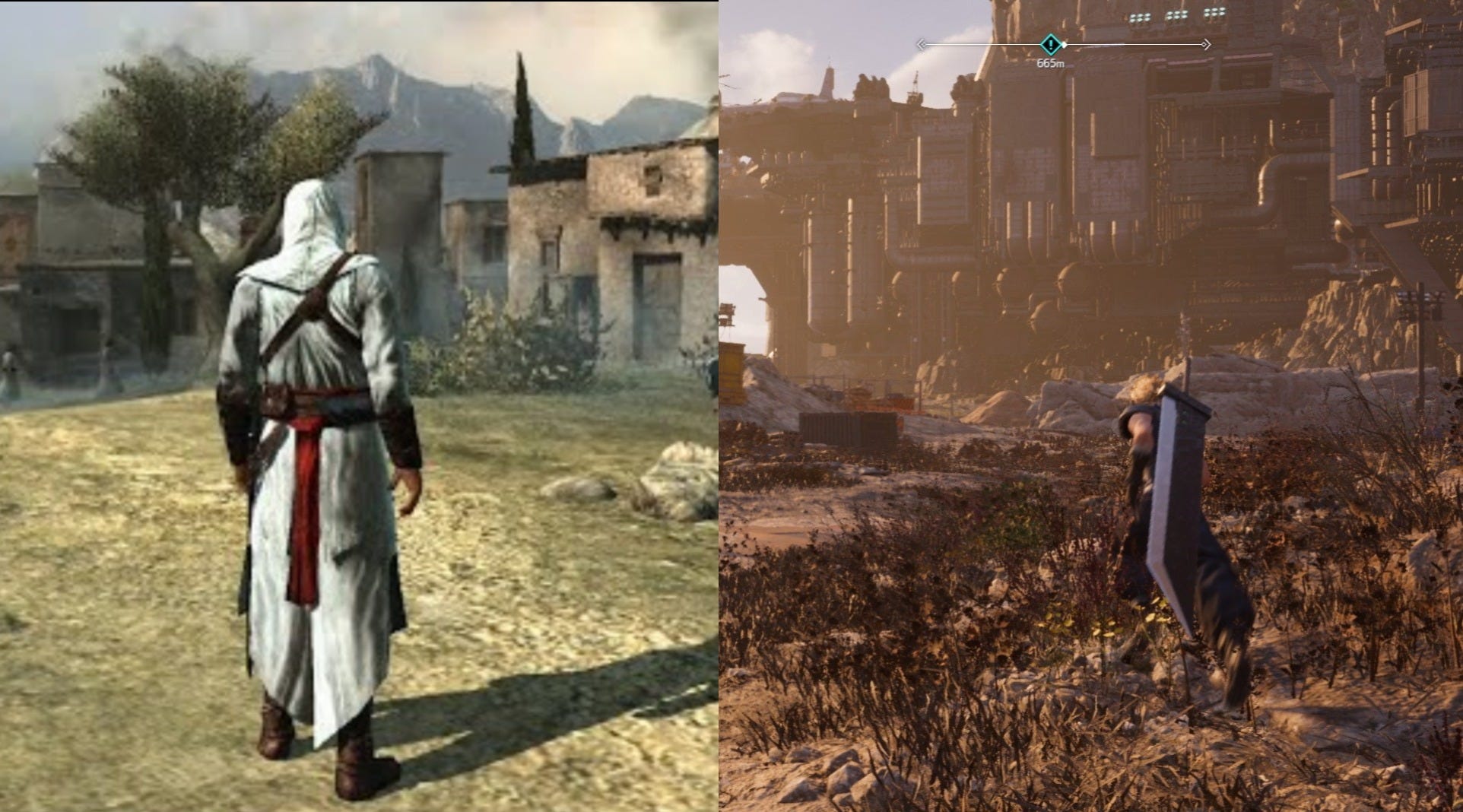Toggle the right compass chevron arrow
Screen dimensions: 1463x812
point(1208,43)
